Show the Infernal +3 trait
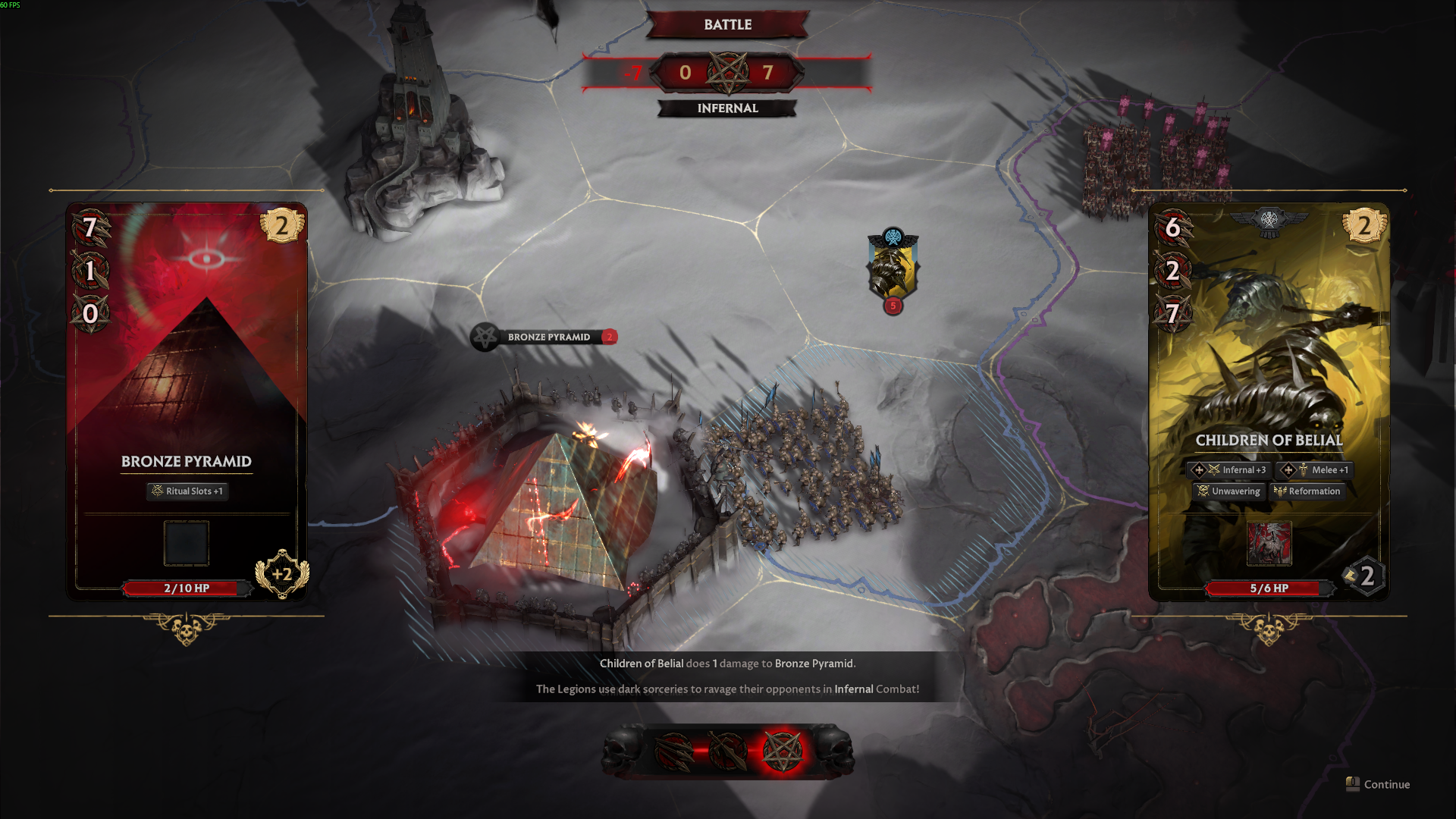Image resolution: width=1456 pixels, height=819 pixels. (1229, 470)
